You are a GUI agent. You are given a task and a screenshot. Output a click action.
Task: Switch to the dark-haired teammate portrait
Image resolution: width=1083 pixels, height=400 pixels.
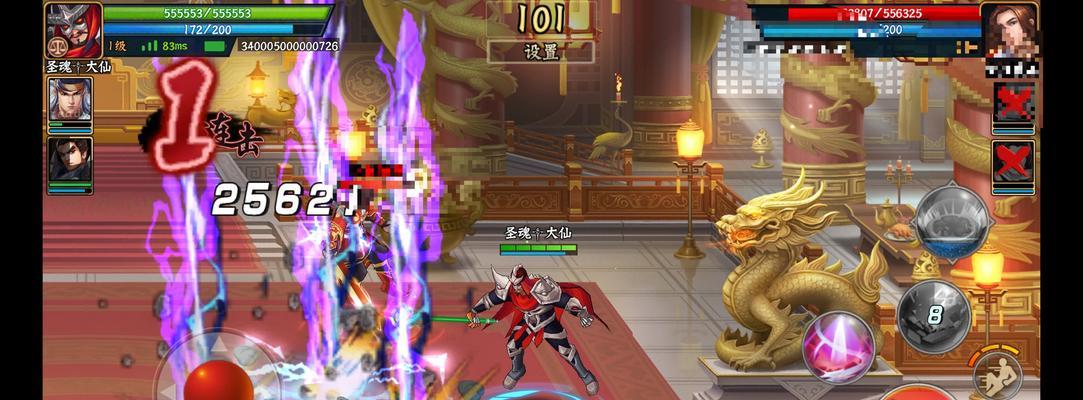70,159
